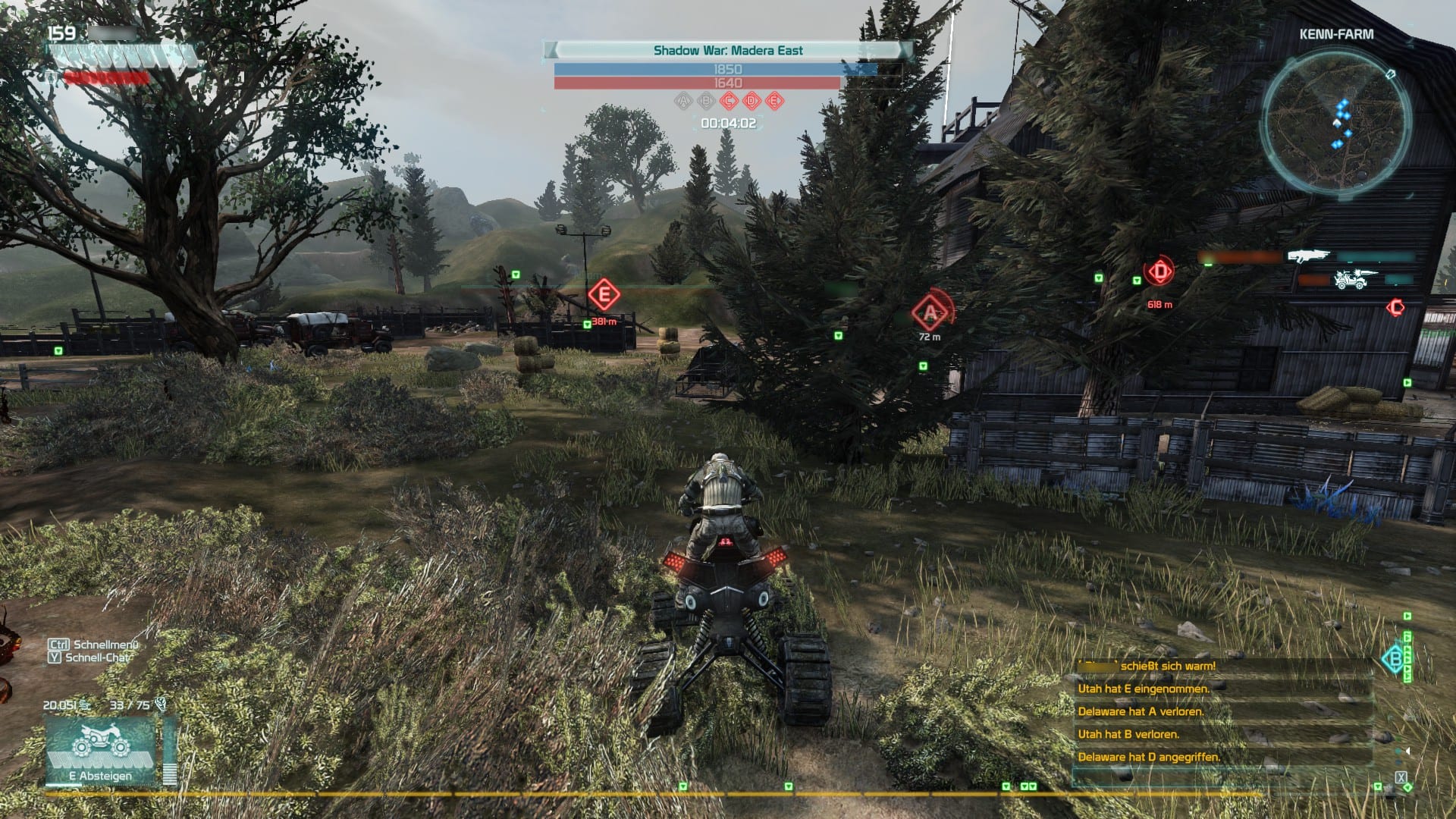Click the grey A capture status icon under the scores
The image size is (1456, 819).
point(683,101)
